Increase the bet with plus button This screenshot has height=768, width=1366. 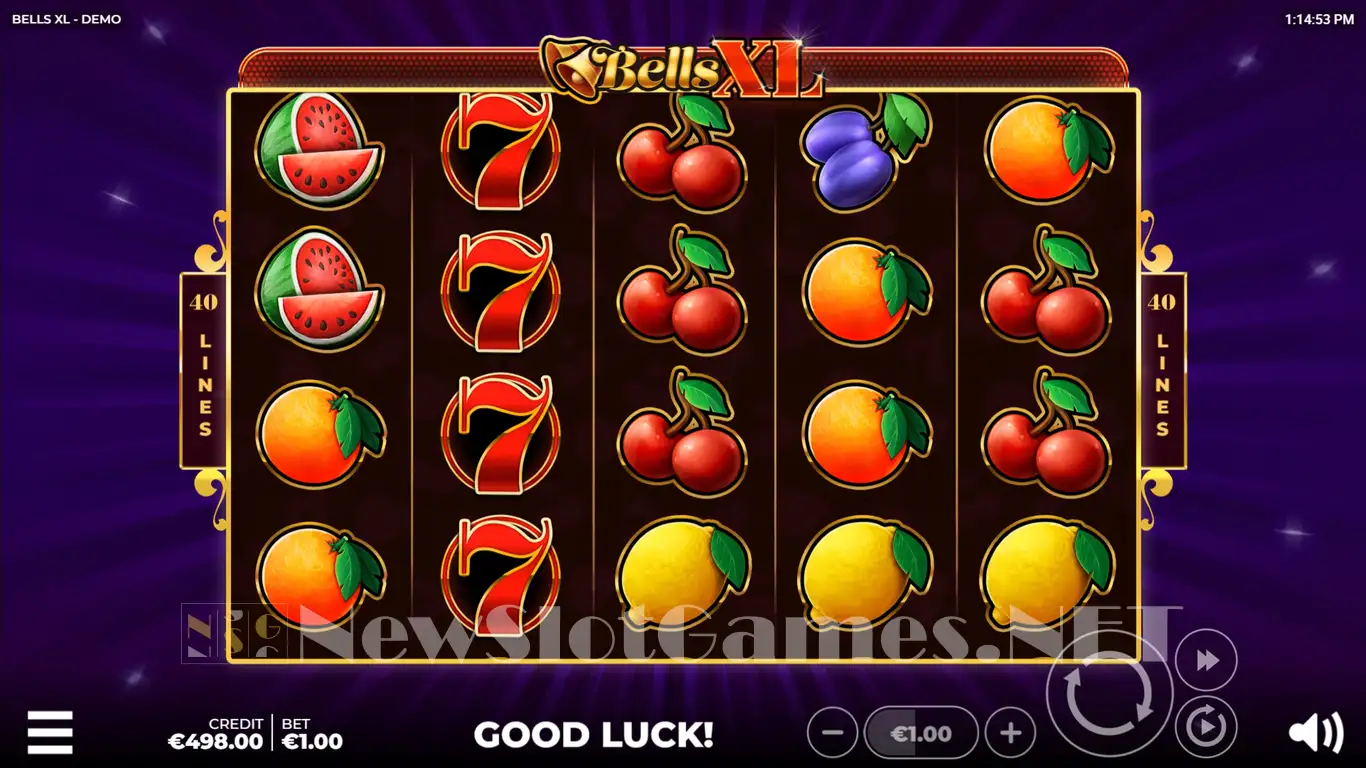coord(1010,734)
